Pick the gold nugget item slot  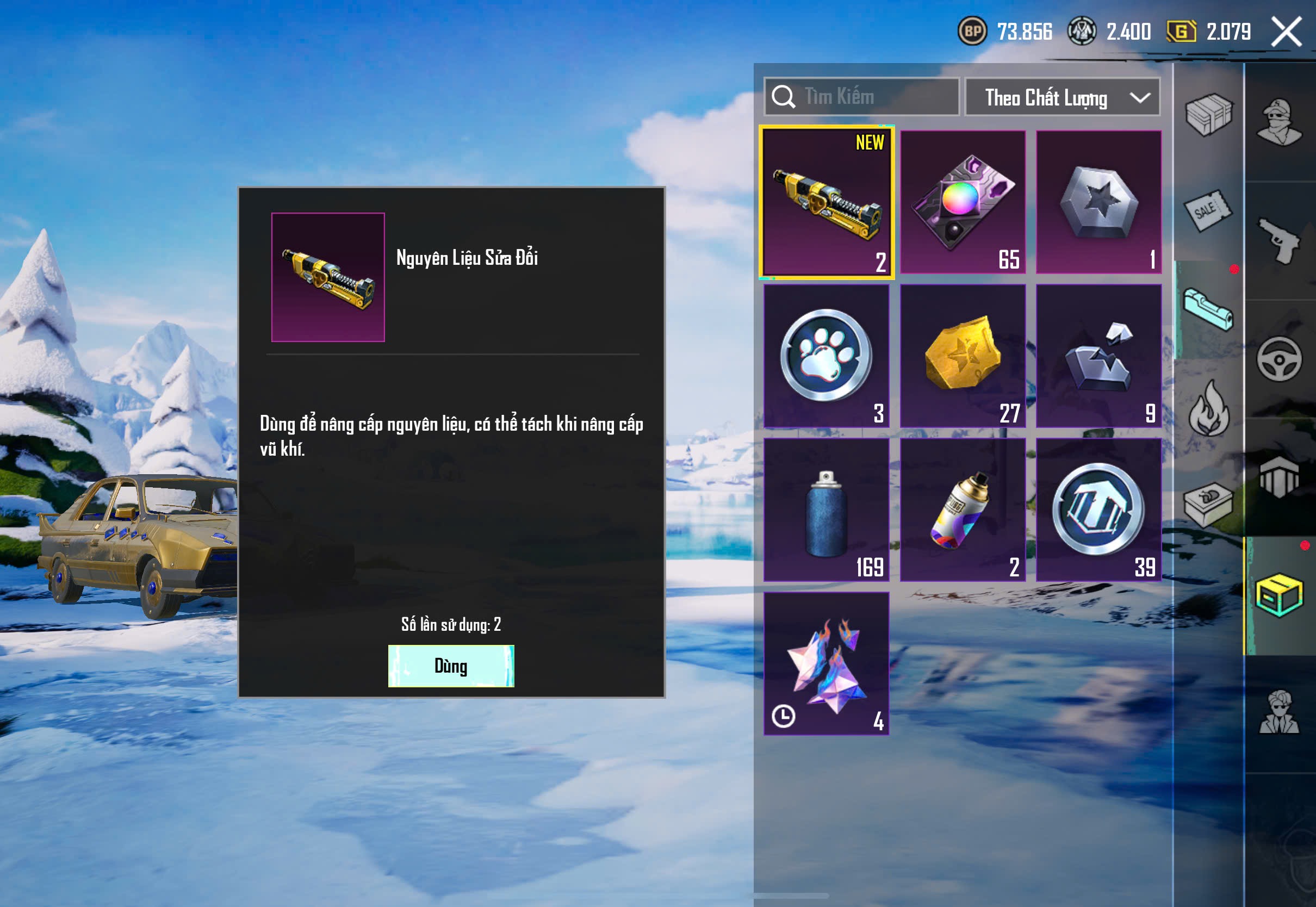963,356
